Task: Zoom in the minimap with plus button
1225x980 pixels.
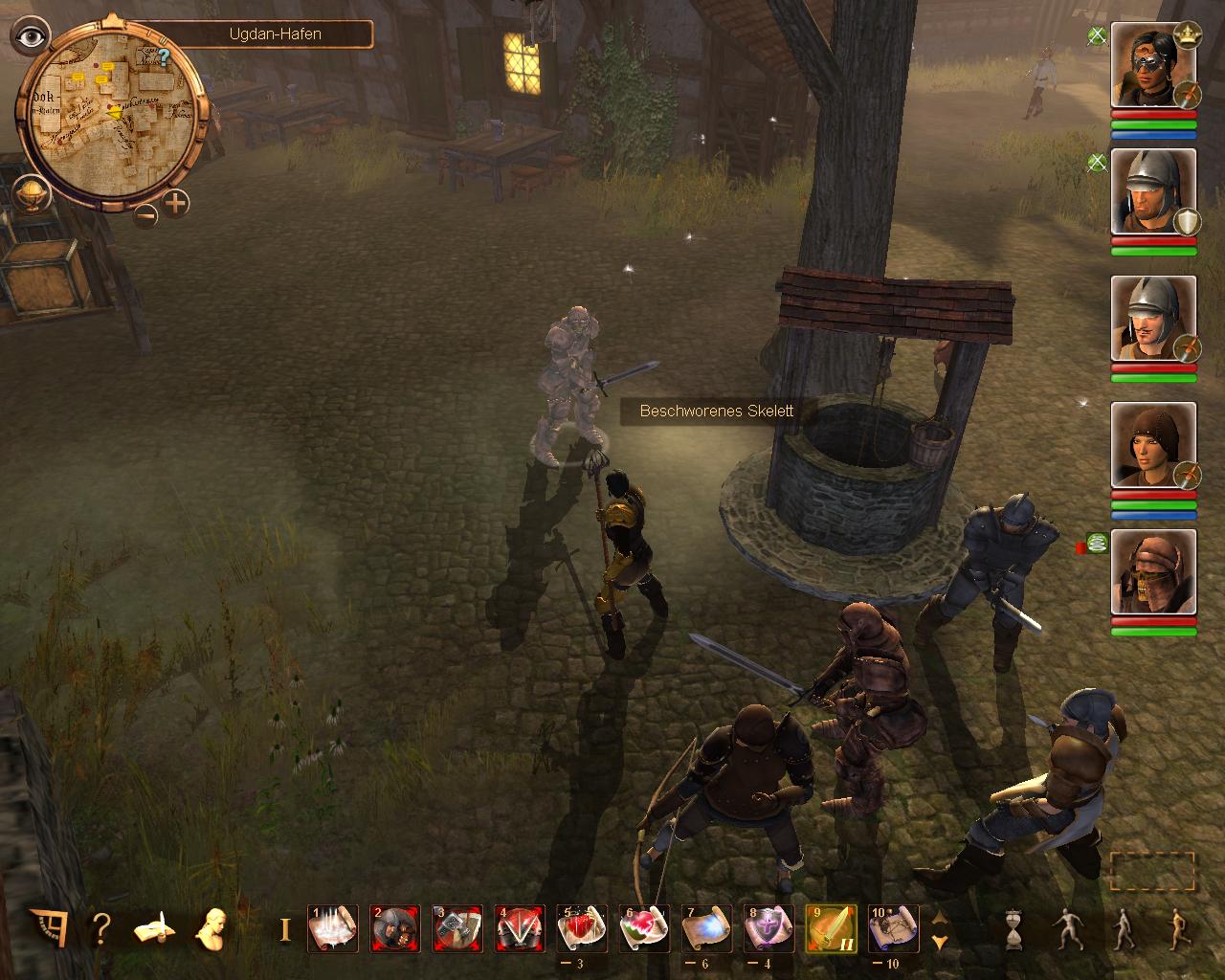Action: click(x=176, y=203)
